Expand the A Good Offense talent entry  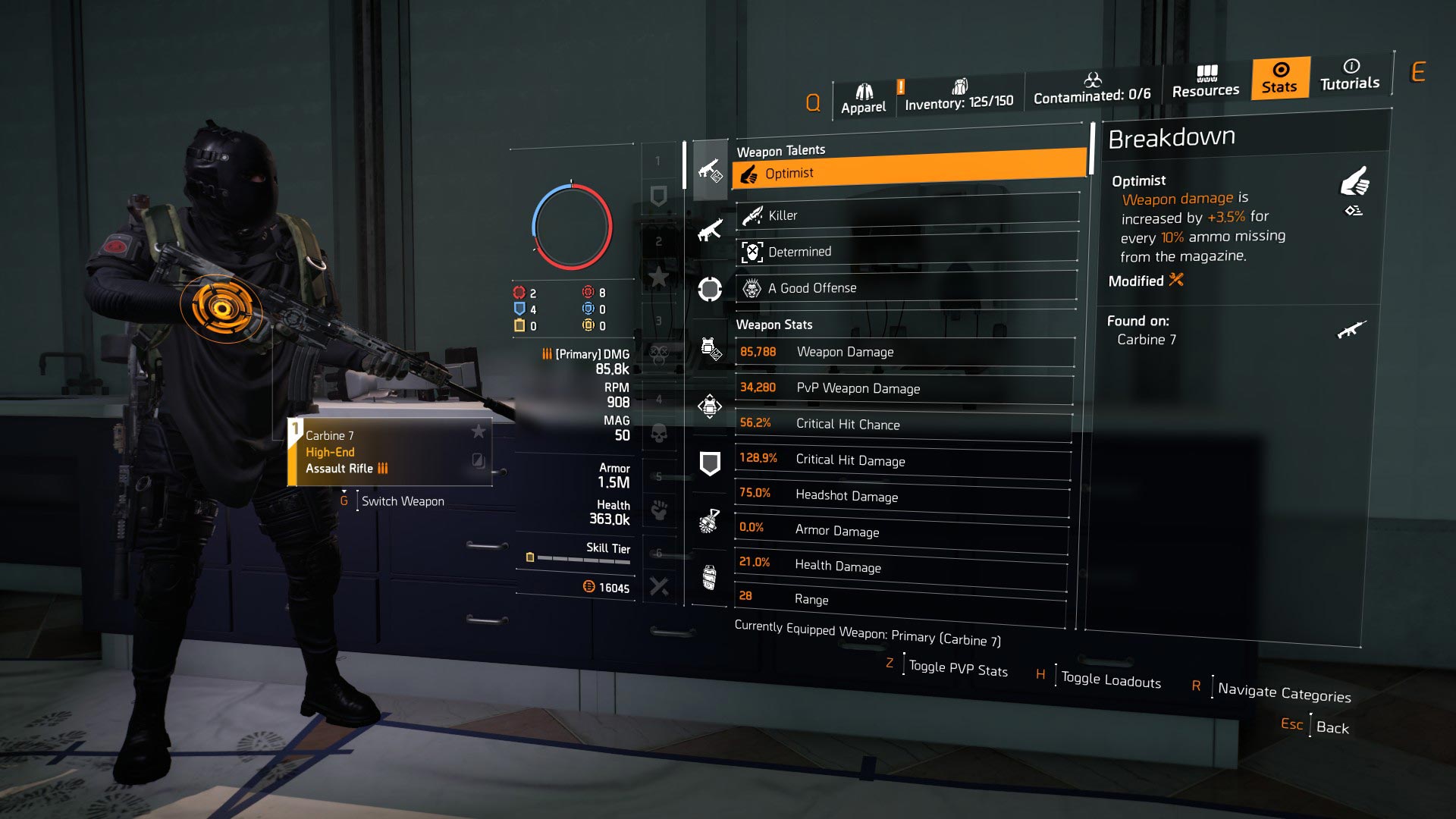tap(906, 287)
